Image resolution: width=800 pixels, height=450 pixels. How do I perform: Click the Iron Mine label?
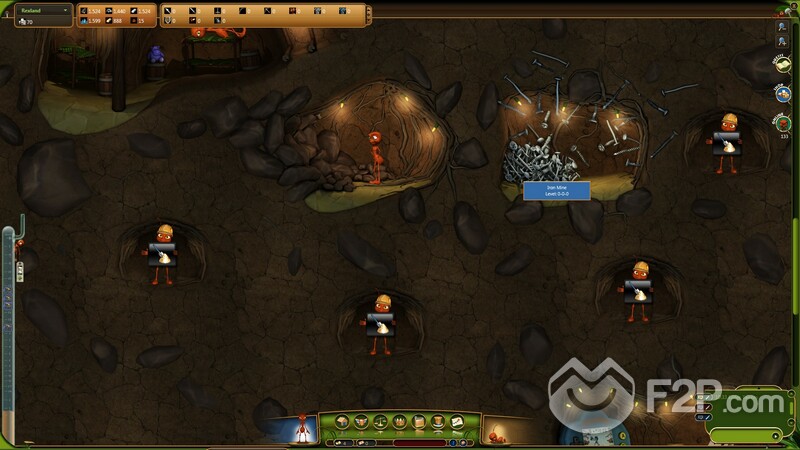click(556, 190)
